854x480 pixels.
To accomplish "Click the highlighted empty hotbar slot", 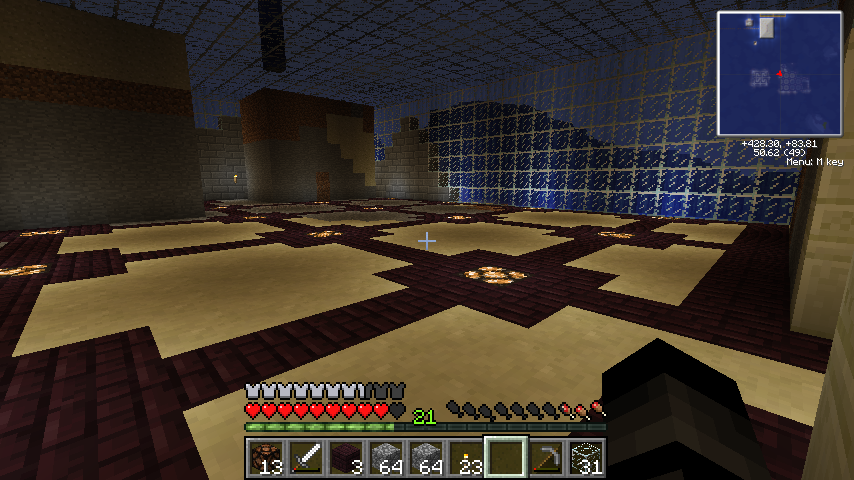I will pos(505,458).
